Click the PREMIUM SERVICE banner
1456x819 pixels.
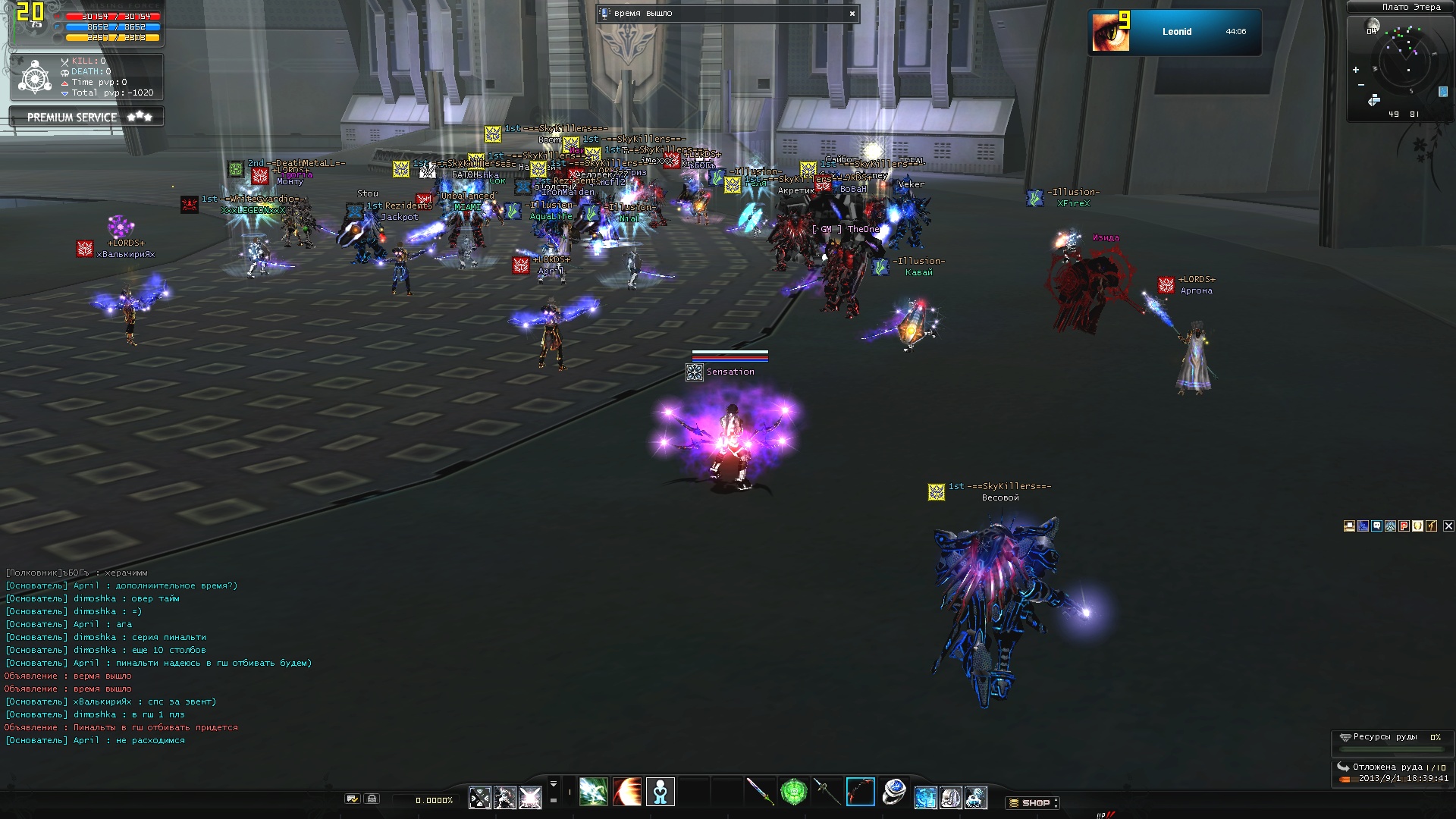click(86, 117)
